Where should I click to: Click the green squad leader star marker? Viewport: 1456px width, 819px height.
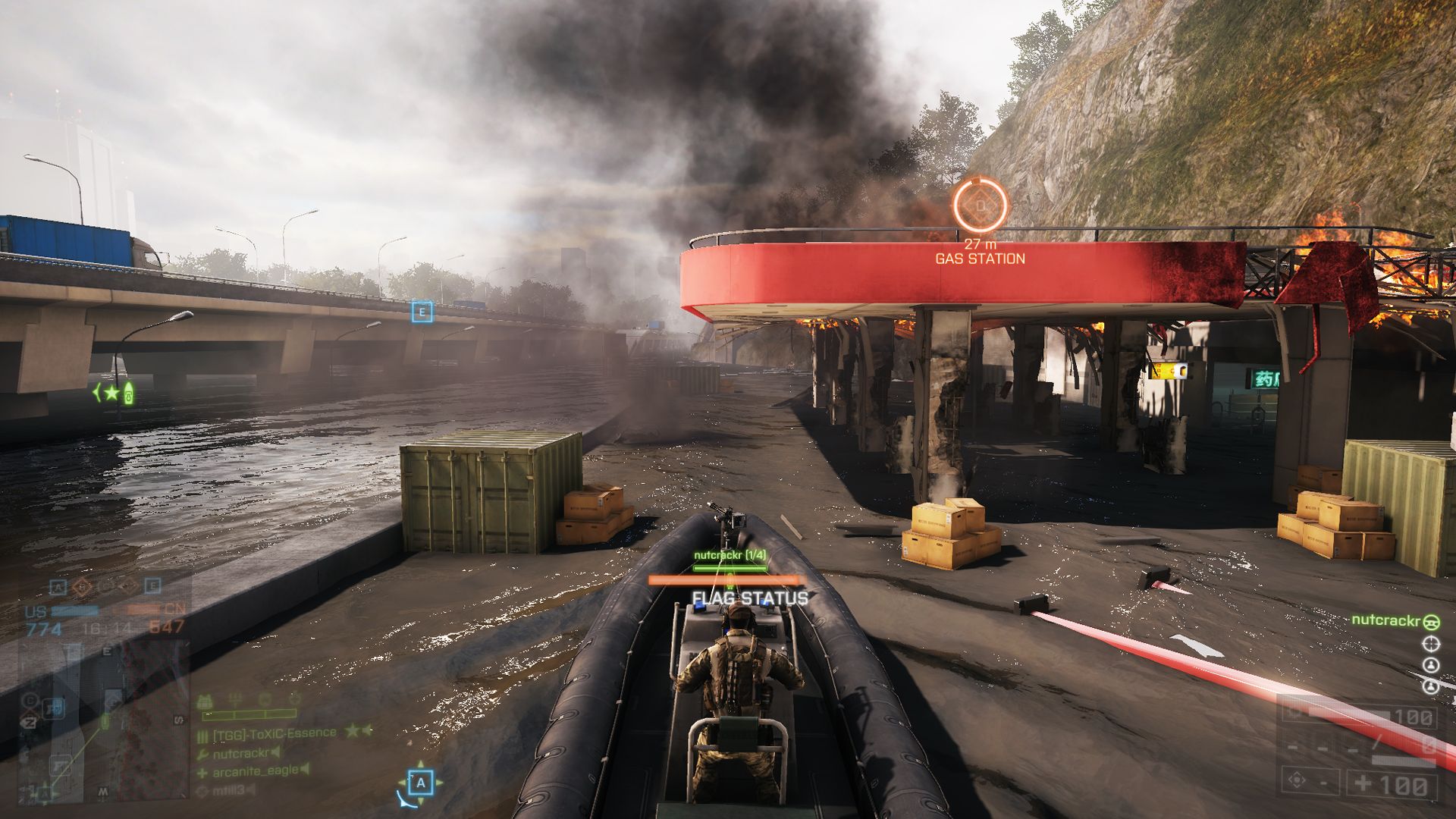coord(113,392)
